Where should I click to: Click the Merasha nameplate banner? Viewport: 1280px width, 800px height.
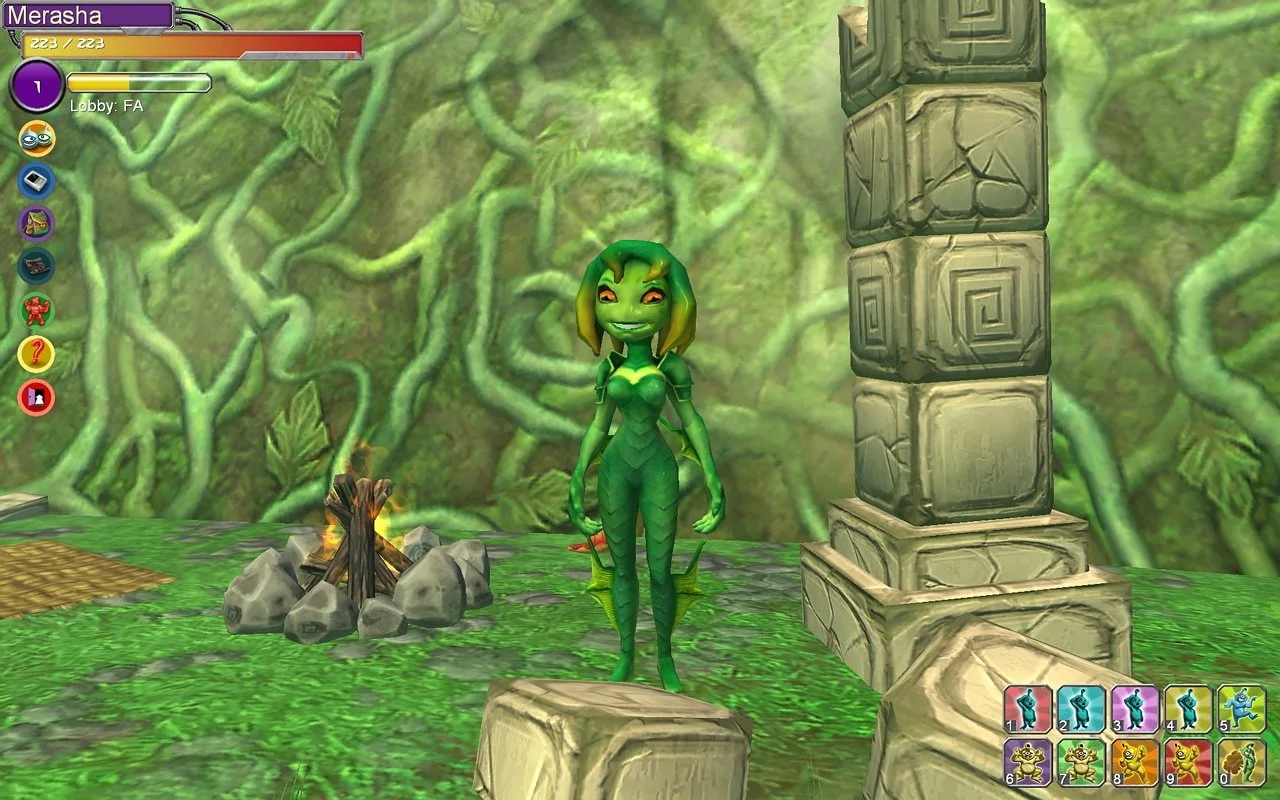tap(90, 15)
